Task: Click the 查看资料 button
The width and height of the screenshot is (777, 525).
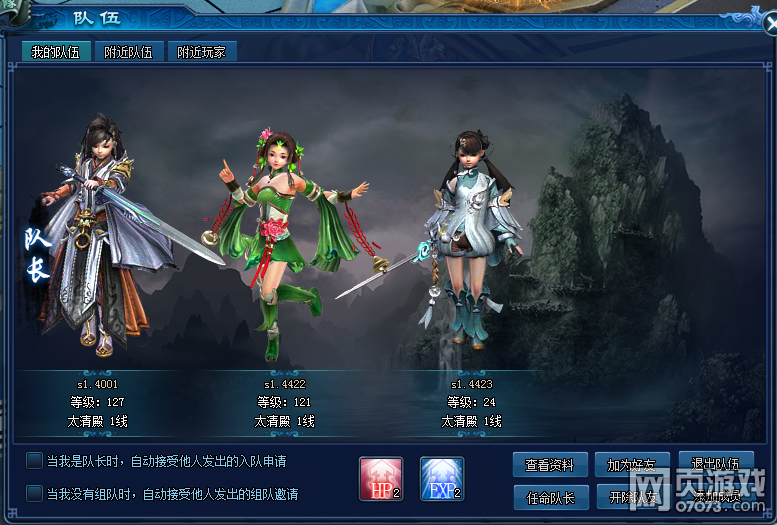Action: coord(549,465)
